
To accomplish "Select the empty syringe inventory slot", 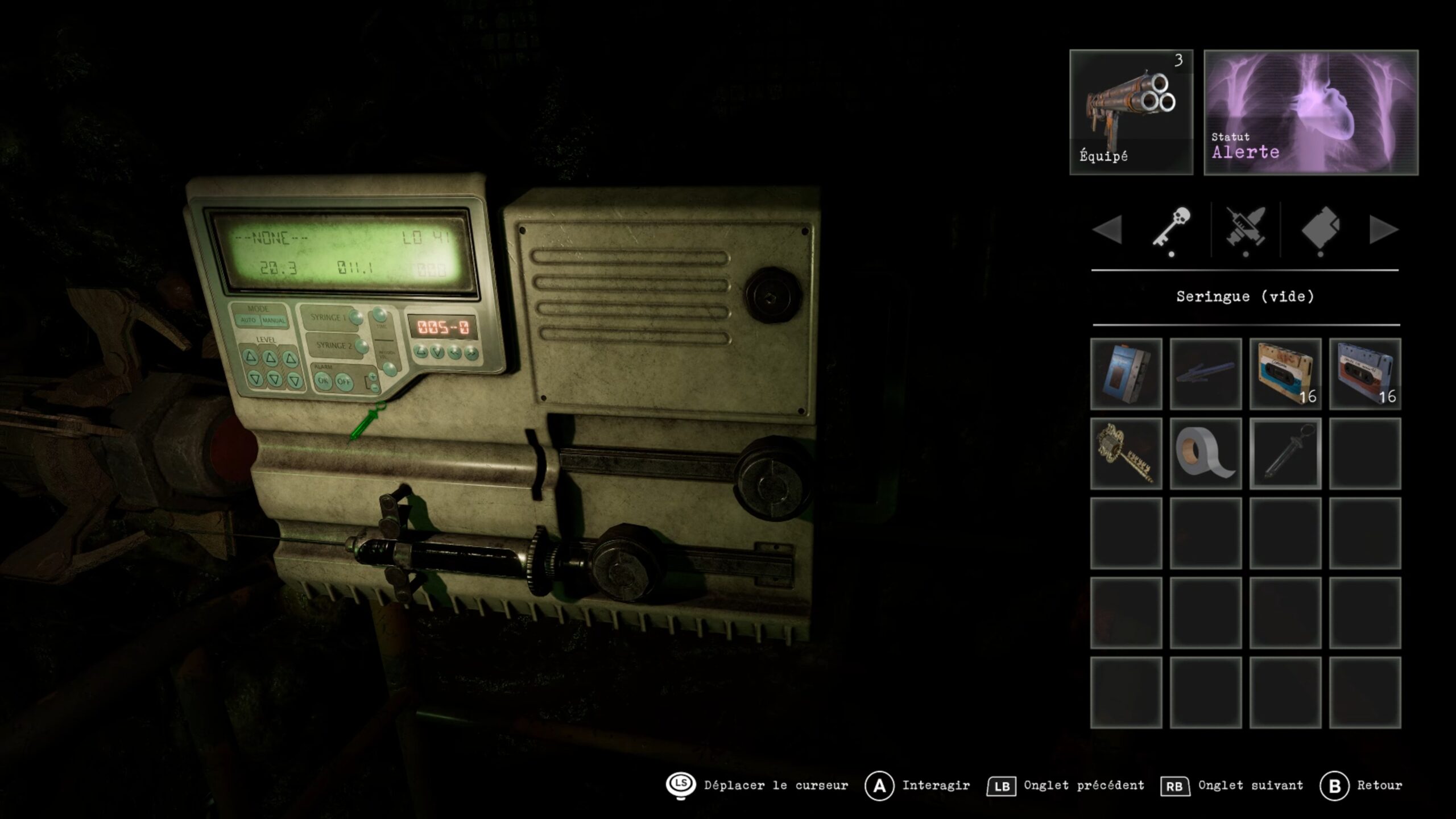I will (1285, 453).
